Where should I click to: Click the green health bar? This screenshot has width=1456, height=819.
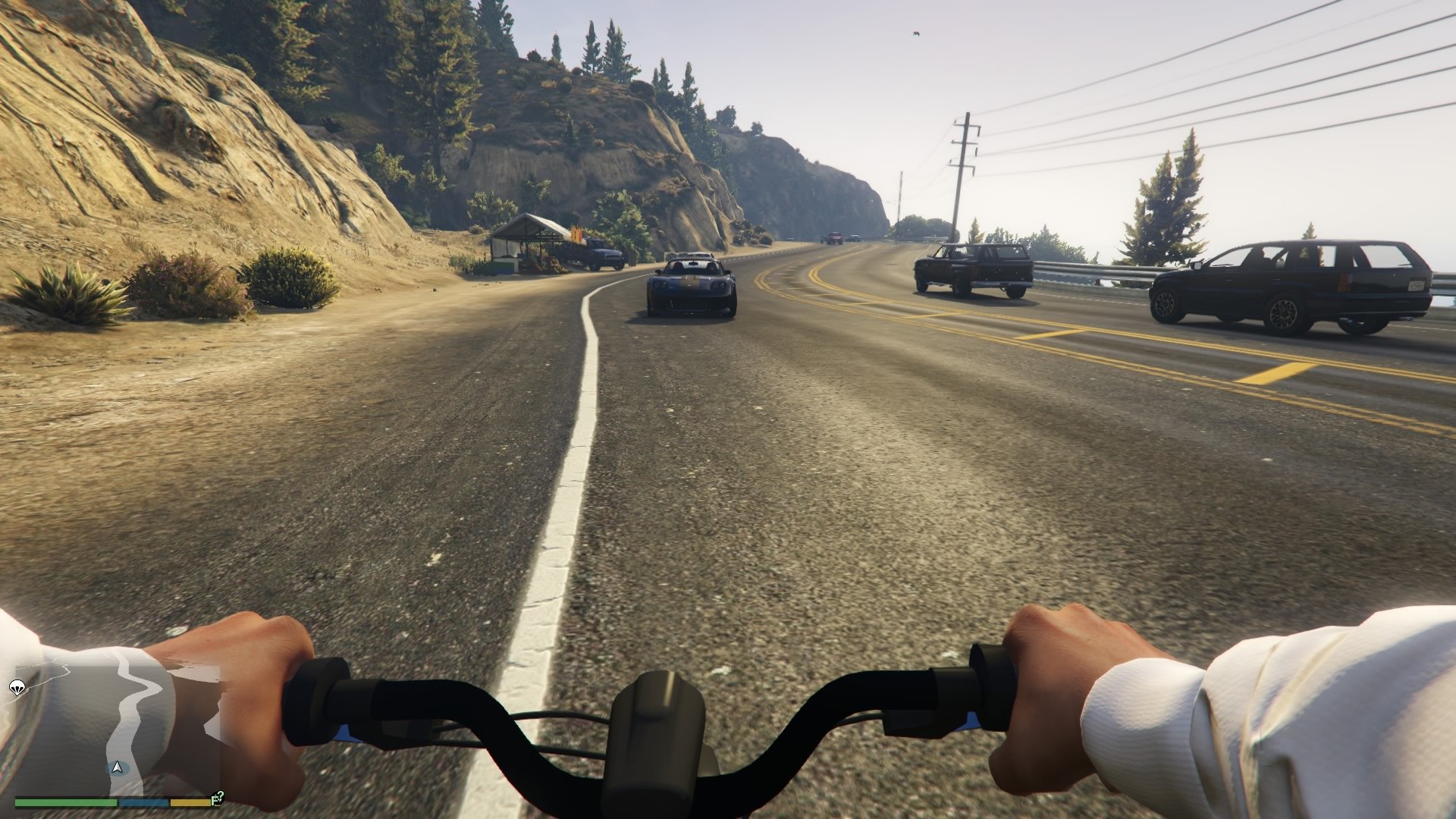click(x=66, y=802)
